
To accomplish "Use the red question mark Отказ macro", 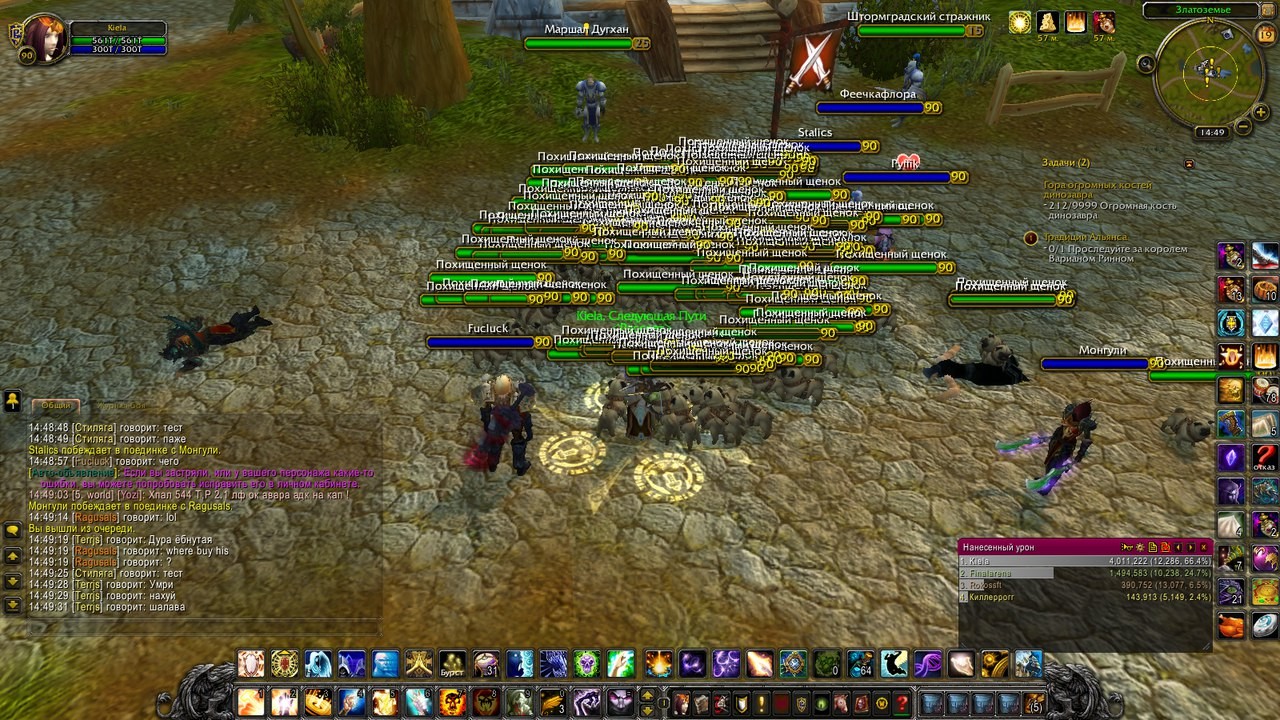I will pyautogui.click(x=1265, y=457).
